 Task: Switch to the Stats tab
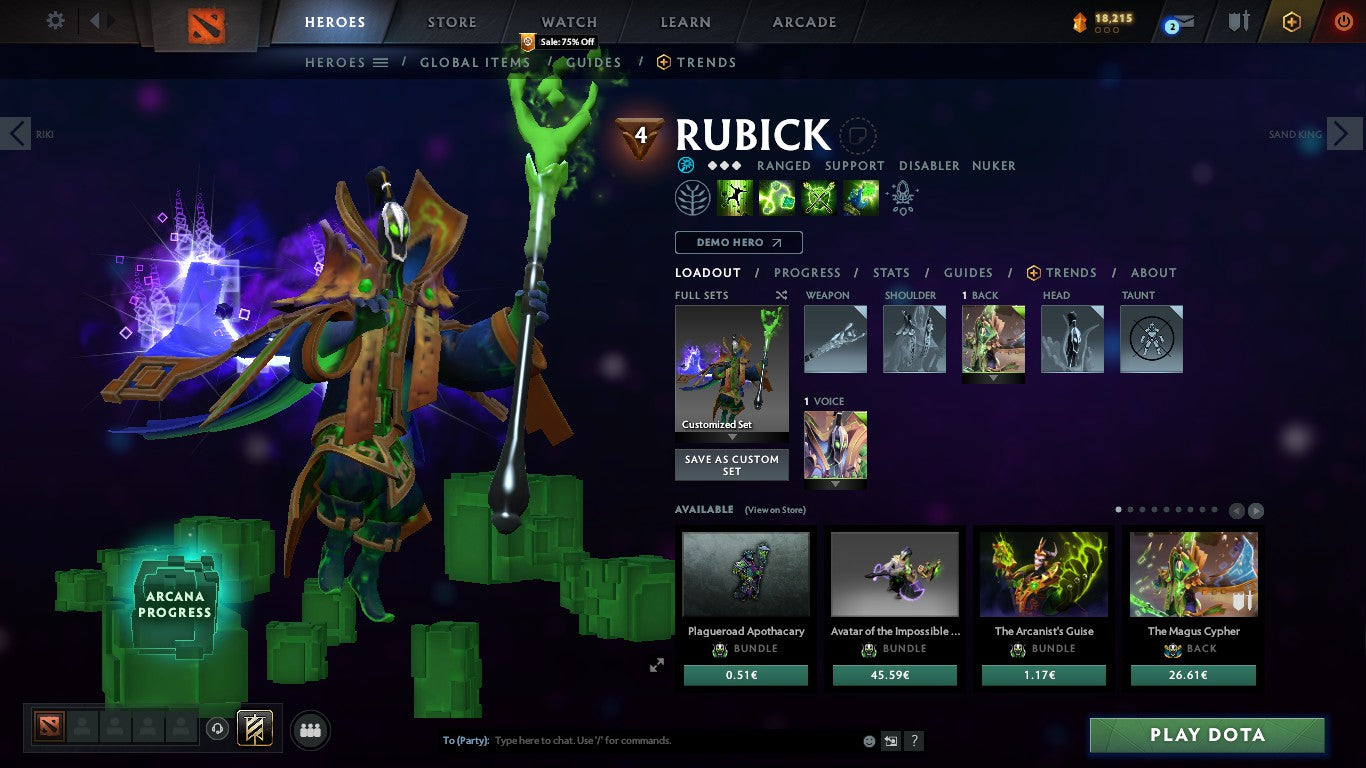(x=890, y=272)
